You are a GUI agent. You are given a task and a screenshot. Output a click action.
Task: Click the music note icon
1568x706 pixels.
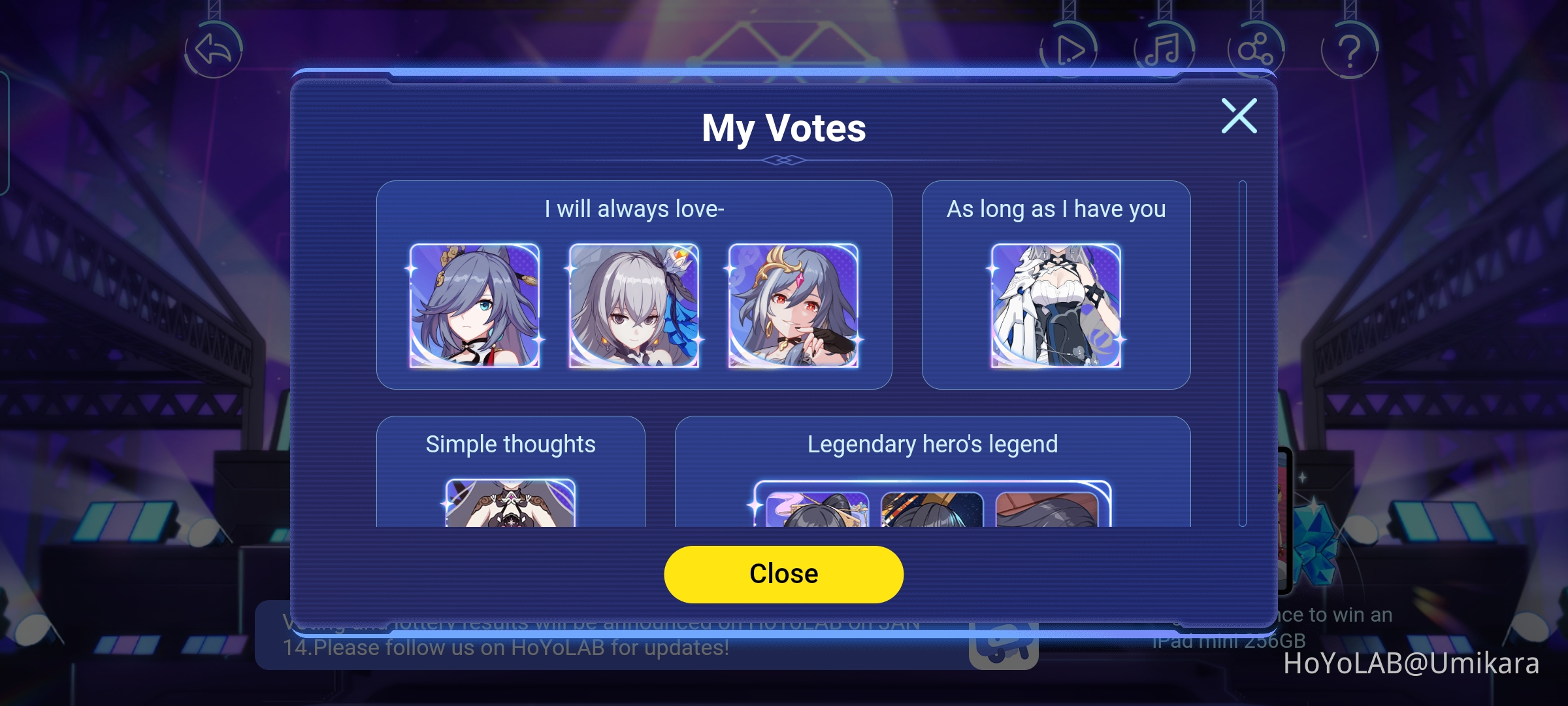click(1165, 47)
